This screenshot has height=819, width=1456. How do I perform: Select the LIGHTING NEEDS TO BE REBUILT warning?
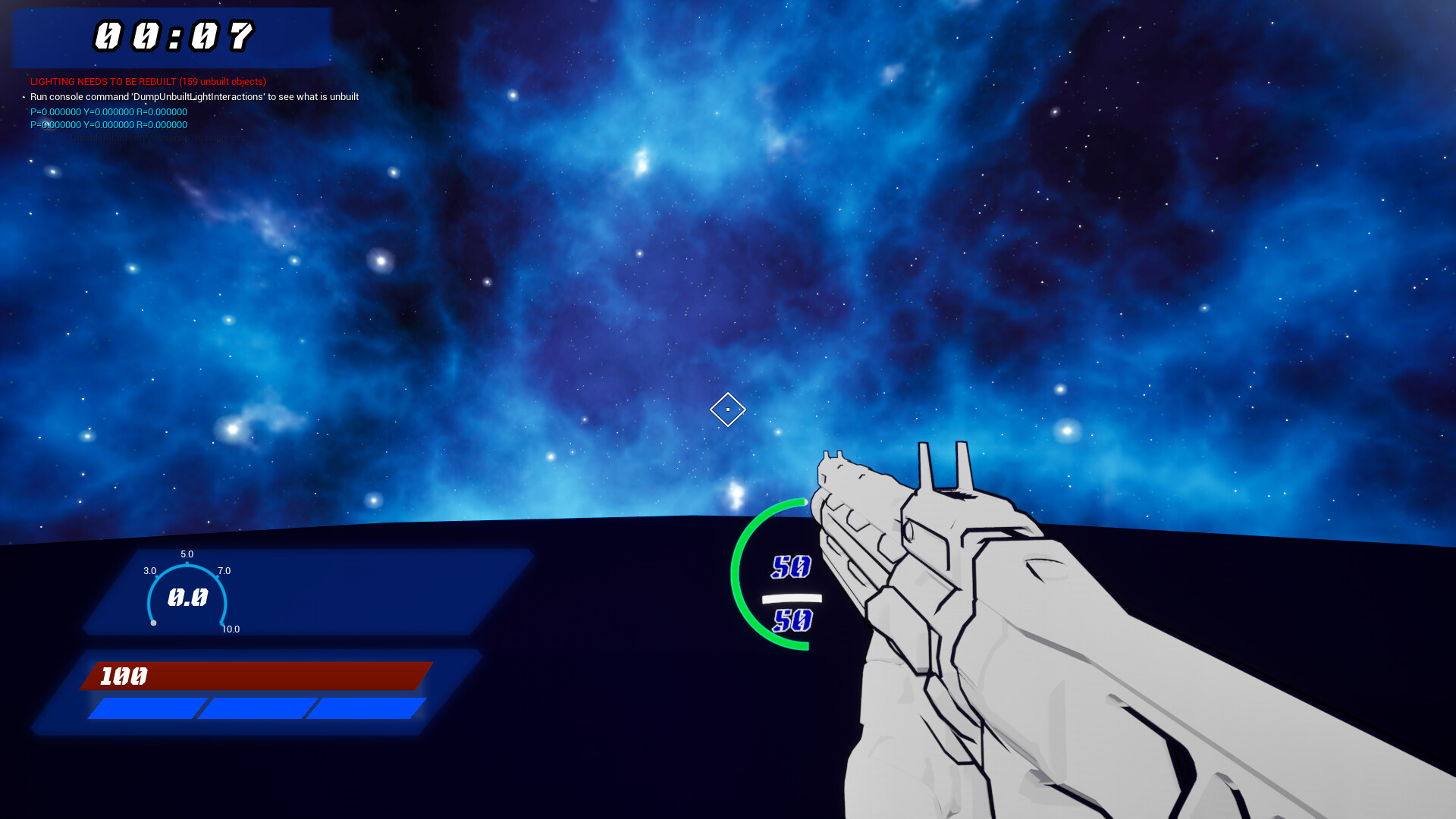pyautogui.click(x=148, y=81)
